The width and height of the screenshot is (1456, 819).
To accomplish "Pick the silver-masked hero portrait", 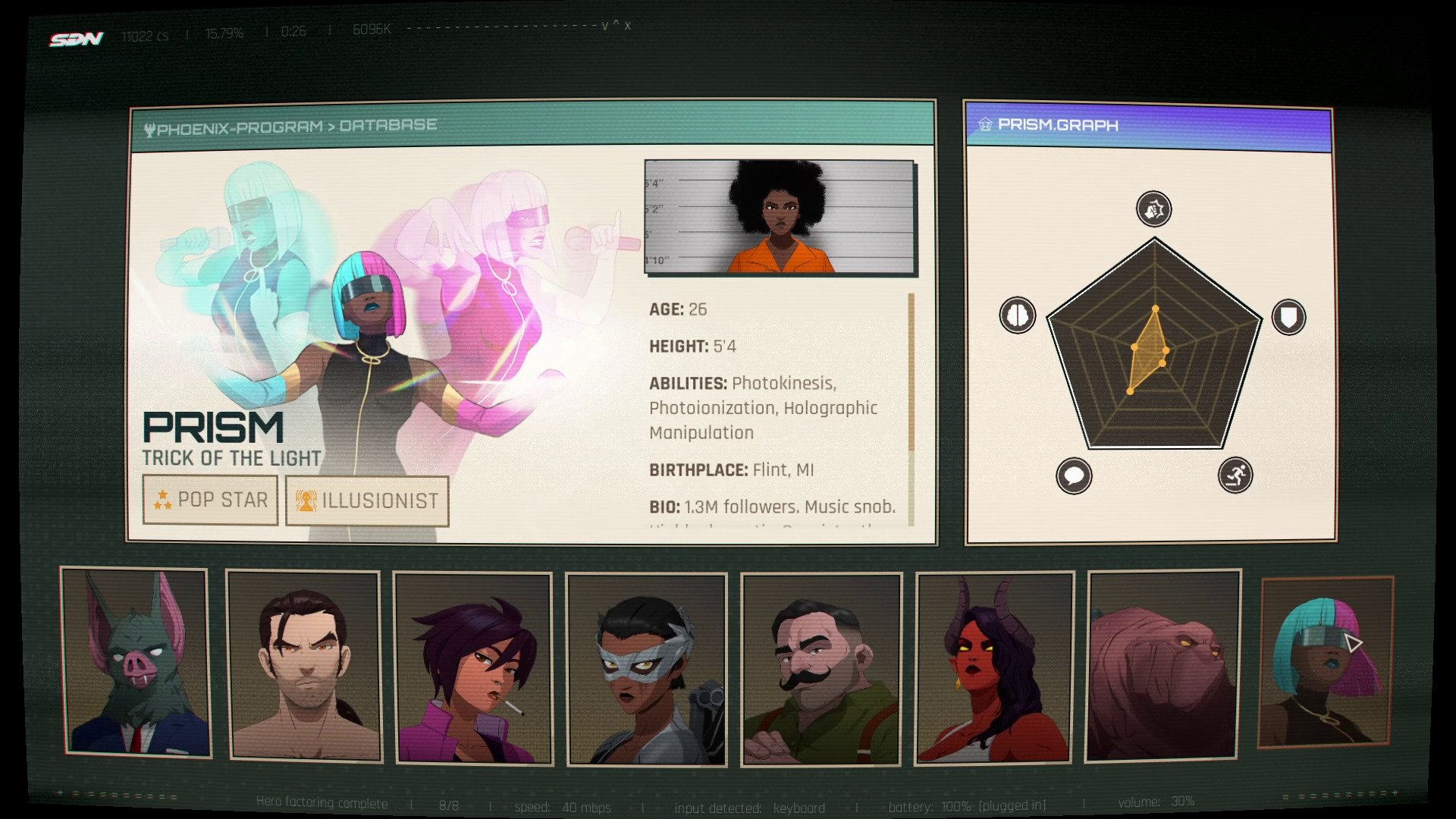I will pos(646,669).
